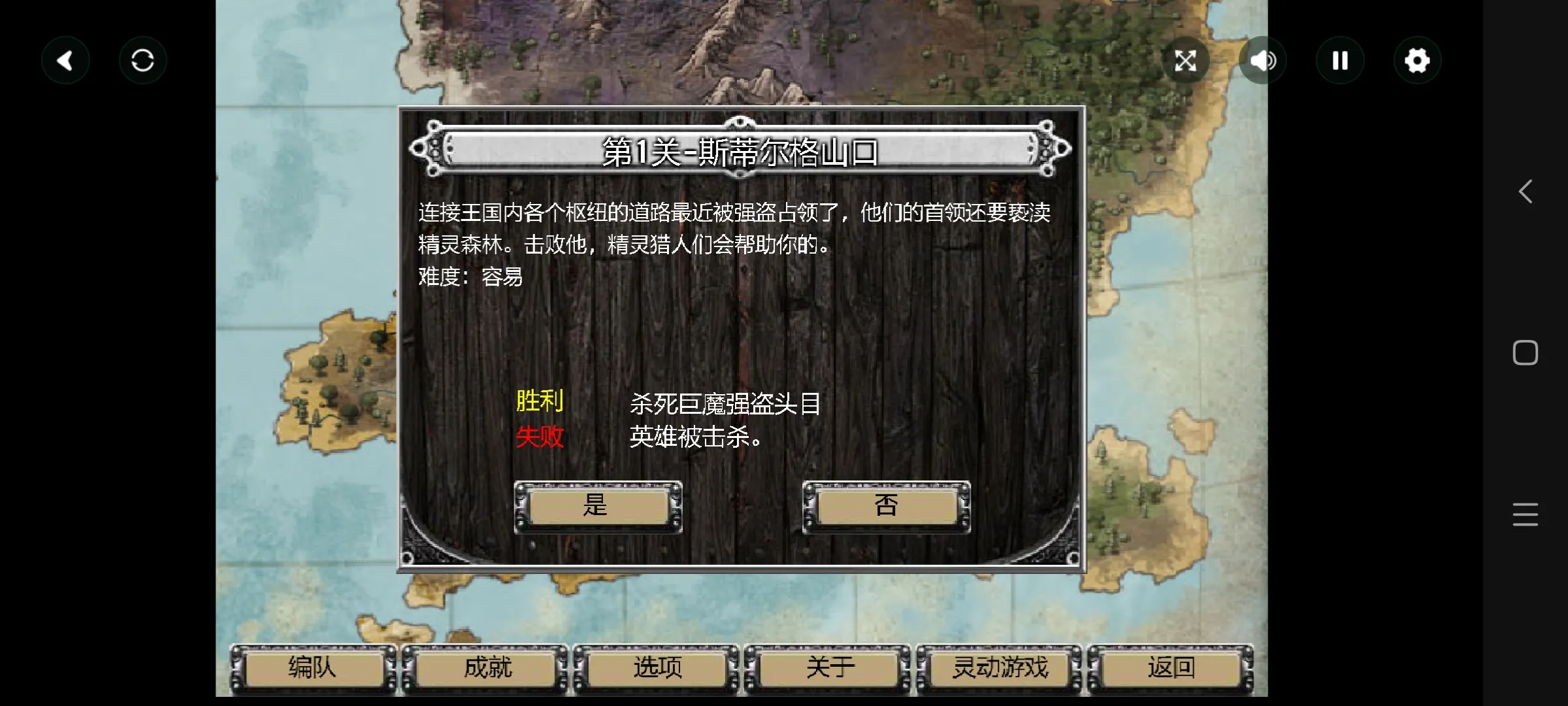Tap the back navigation arrow icon
Image resolution: width=1568 pixels, height=706 pixels.
65,59
